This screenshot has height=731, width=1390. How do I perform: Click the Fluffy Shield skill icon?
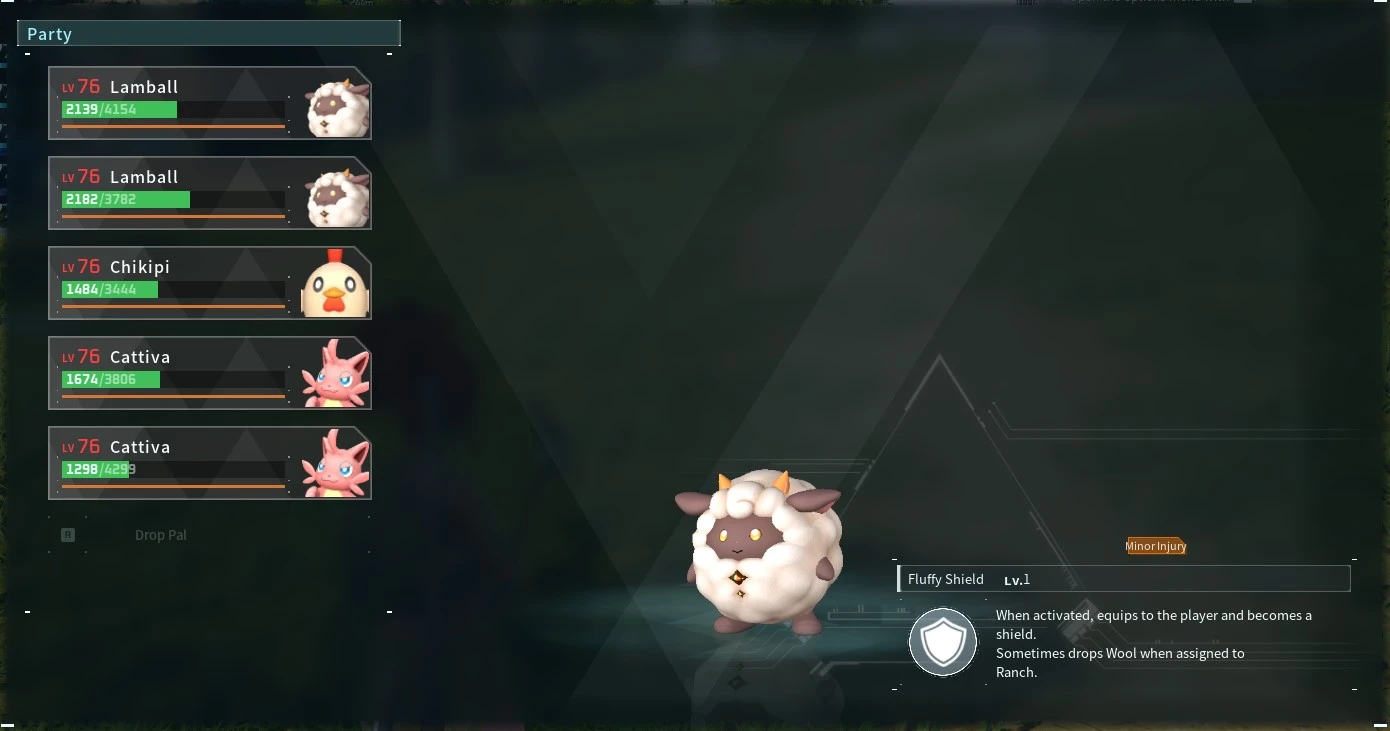click(x=942, y=642)
